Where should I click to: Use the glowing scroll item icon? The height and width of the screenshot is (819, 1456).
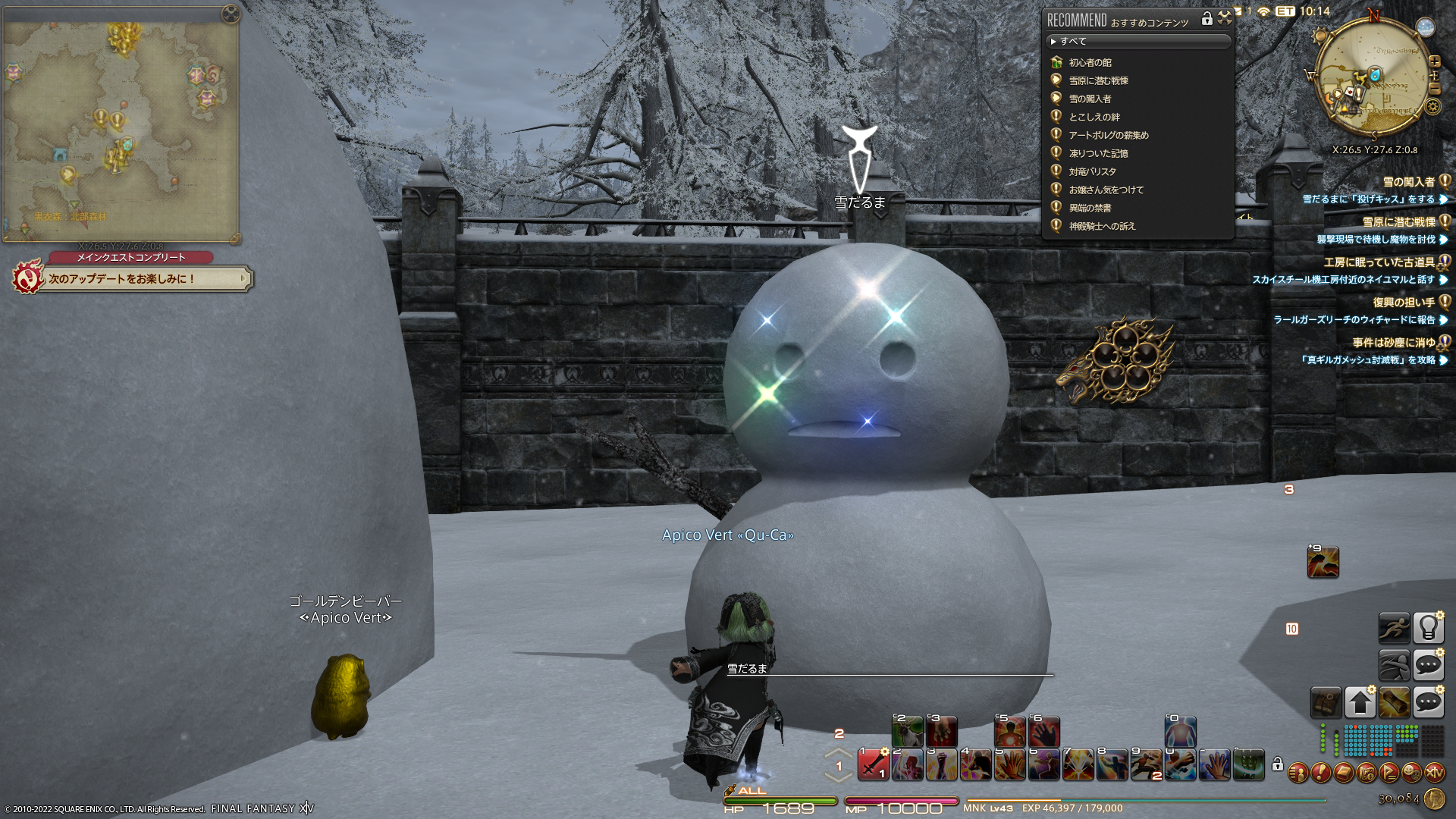pyautogui.click(x=1394, y=703)
